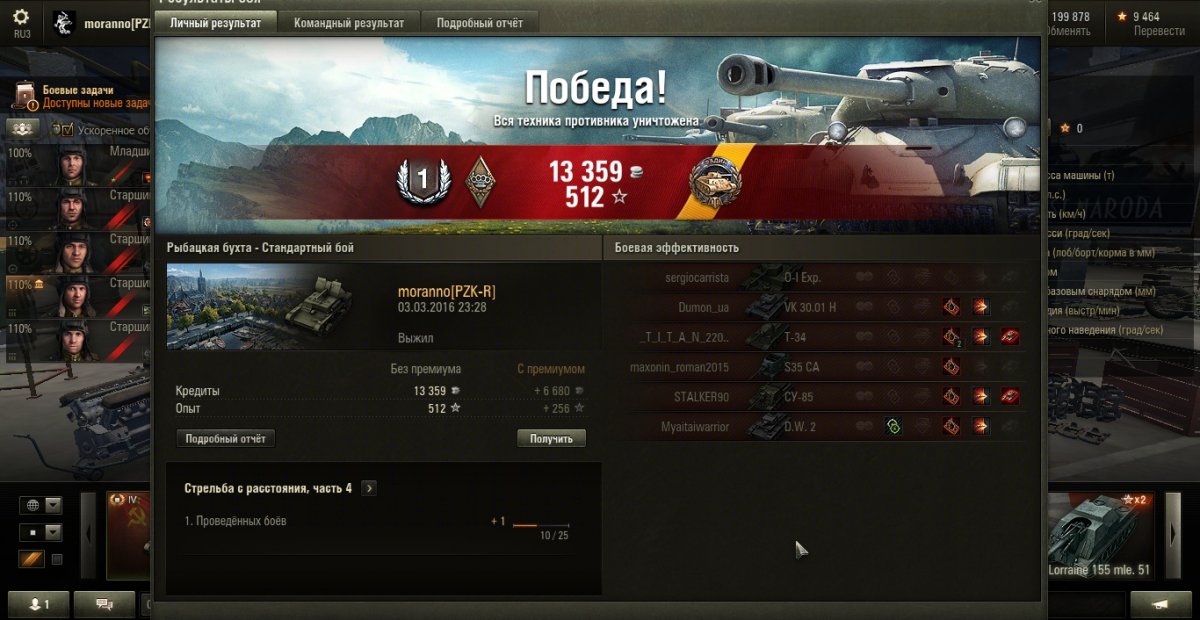Image resolution: width=1200 pixels, height=620 pixels.
Task: Click Перевести to convert free experience
Action: (x=1159, y=31)
